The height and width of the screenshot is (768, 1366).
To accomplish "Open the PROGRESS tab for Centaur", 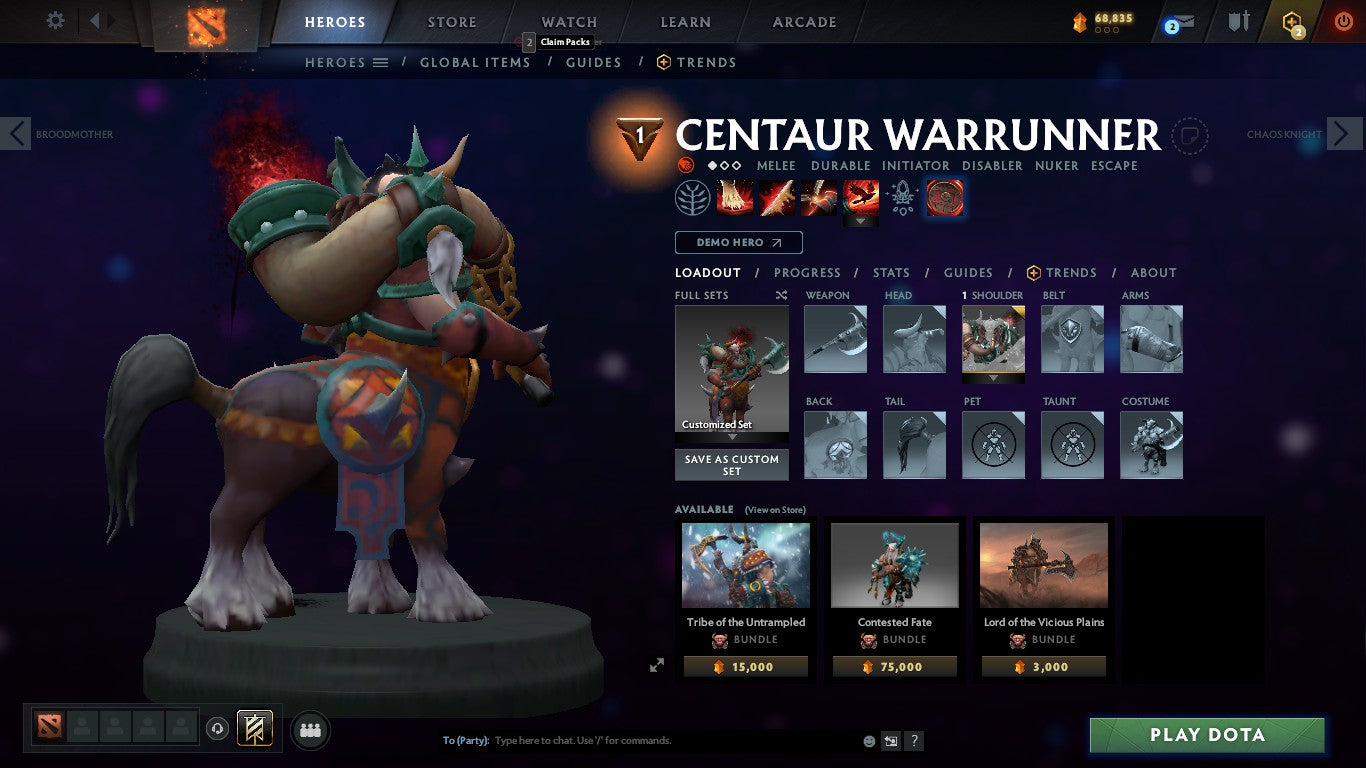I will pyautogui.click(x=808, y=272).
